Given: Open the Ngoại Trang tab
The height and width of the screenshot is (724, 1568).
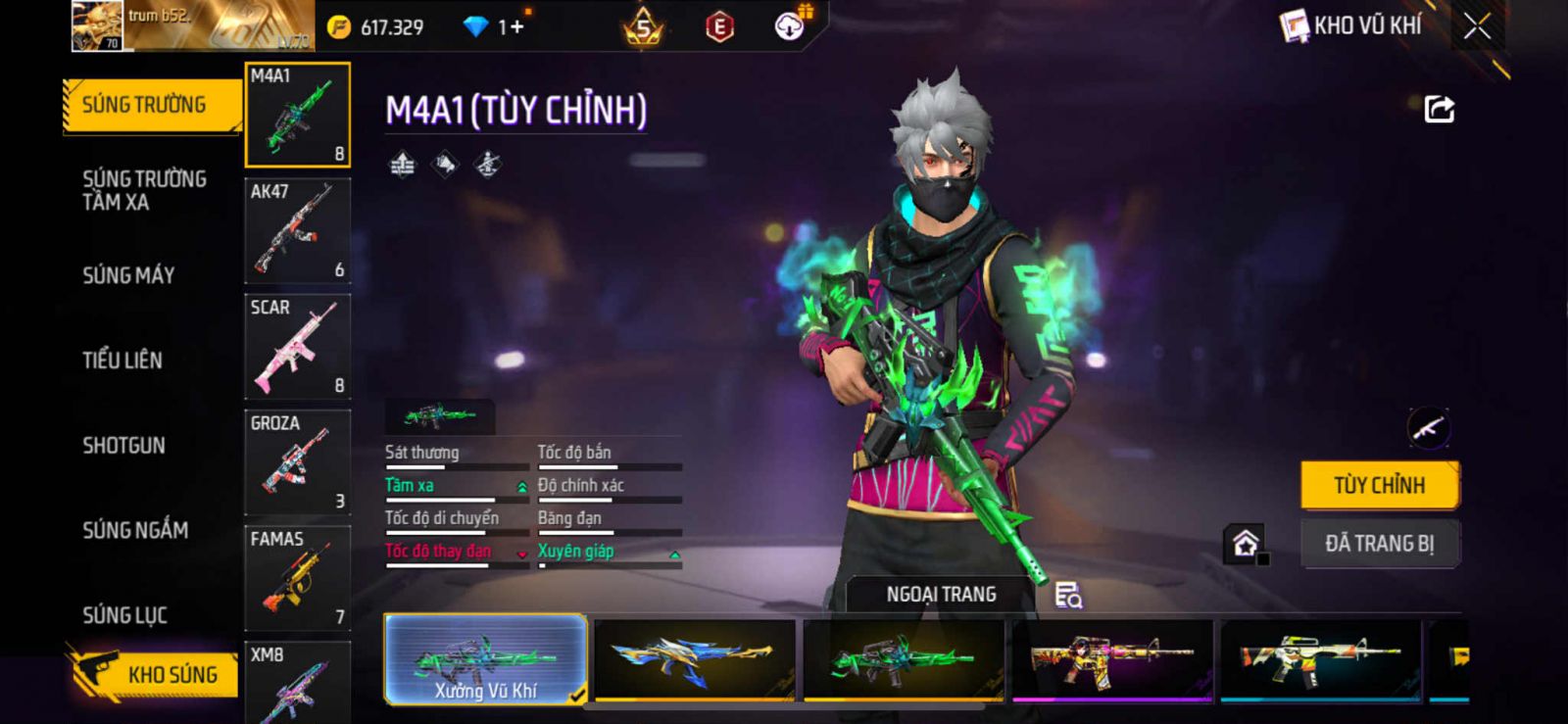Looking at the screenshot, I should coord(941,595).
